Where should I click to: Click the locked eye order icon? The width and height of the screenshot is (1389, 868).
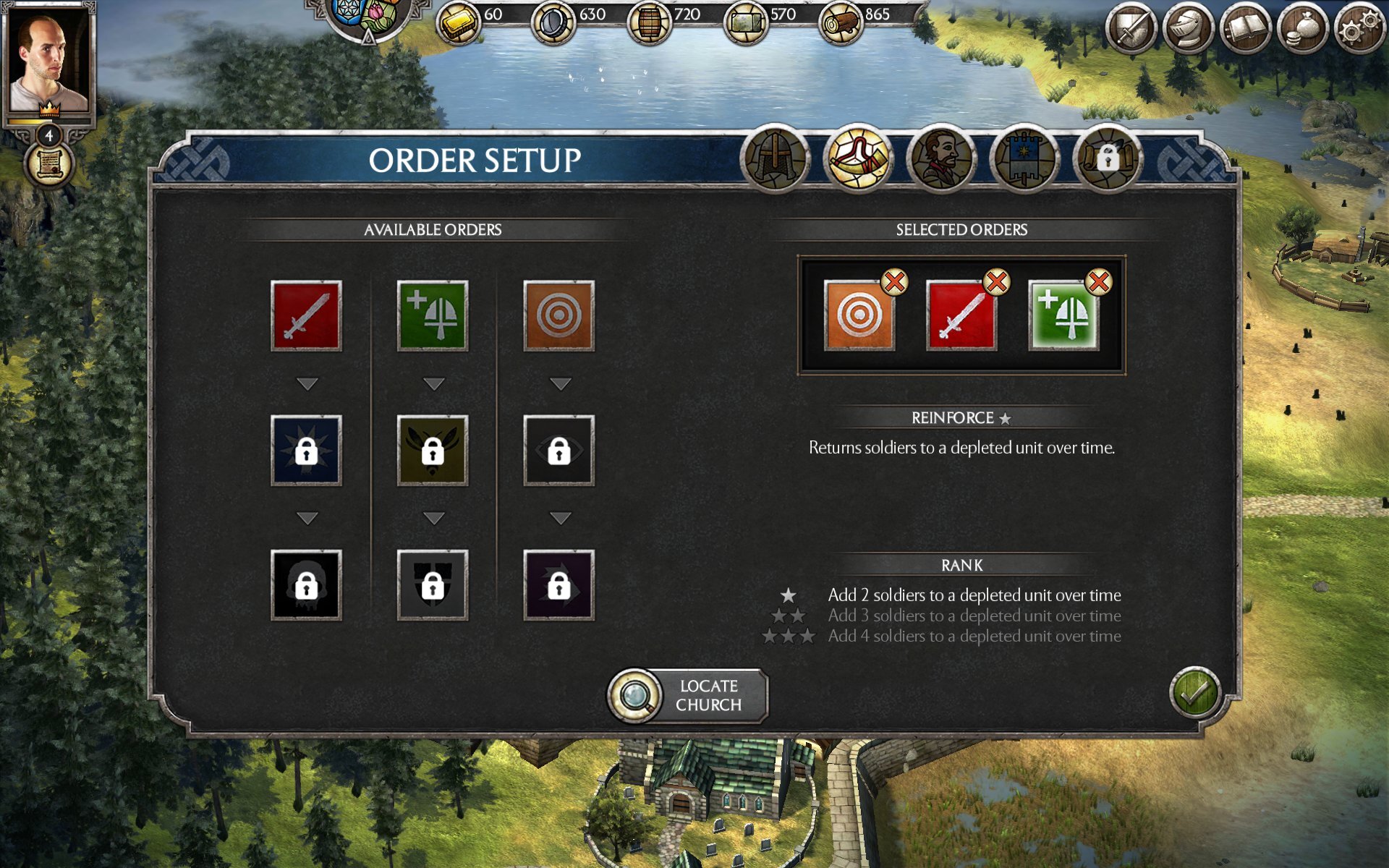(558, 450)
